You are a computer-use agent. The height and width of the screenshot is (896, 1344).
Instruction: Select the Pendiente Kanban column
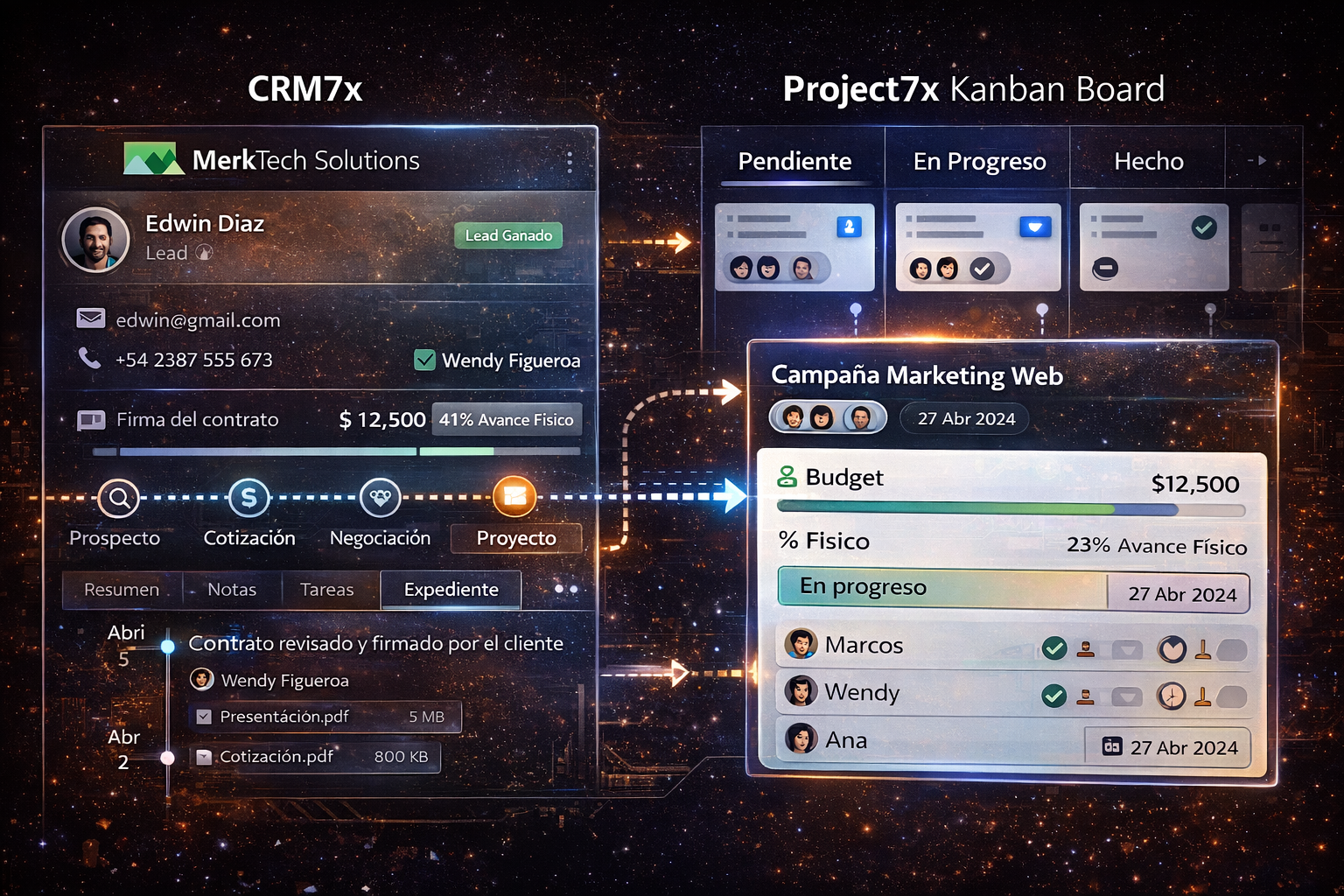794,161
